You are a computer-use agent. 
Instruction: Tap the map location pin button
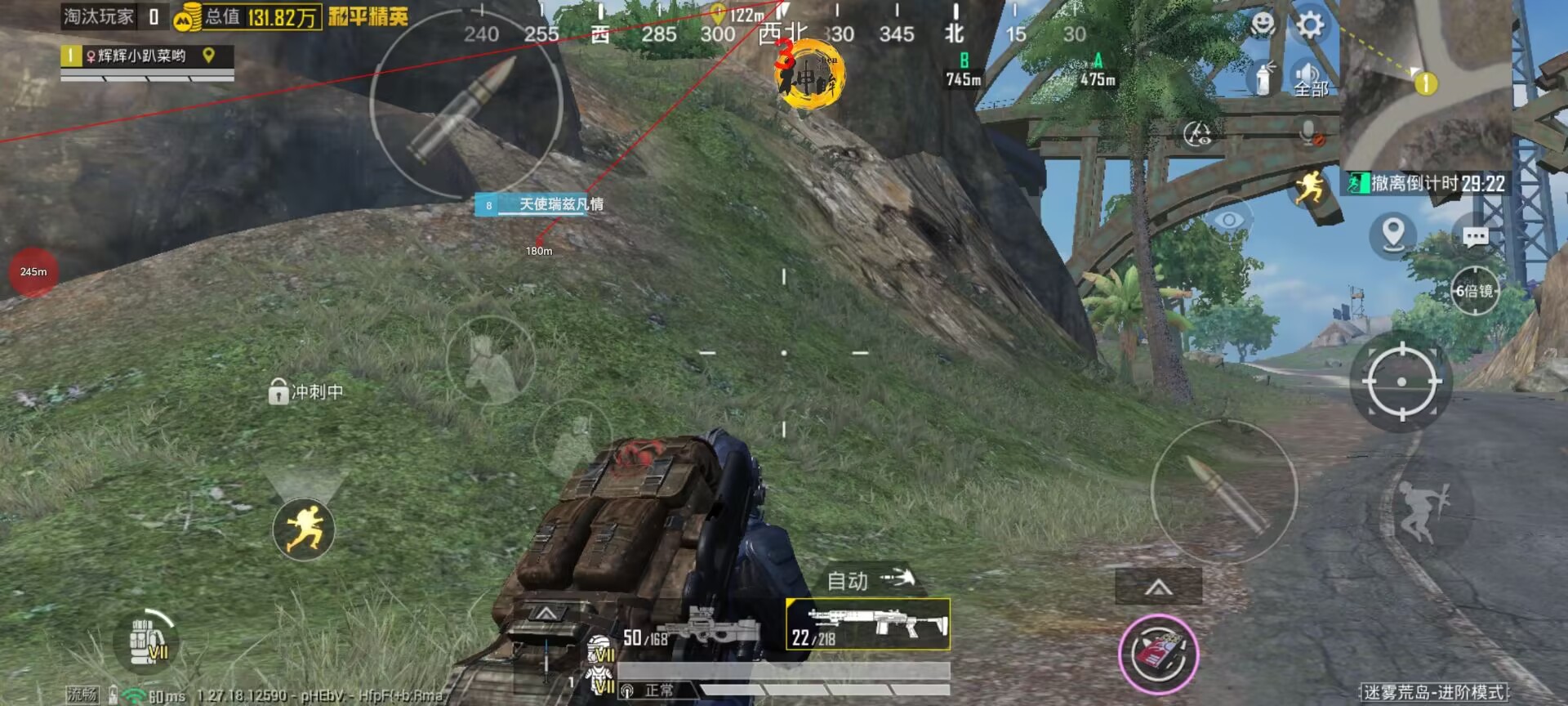coord(1392,235)
